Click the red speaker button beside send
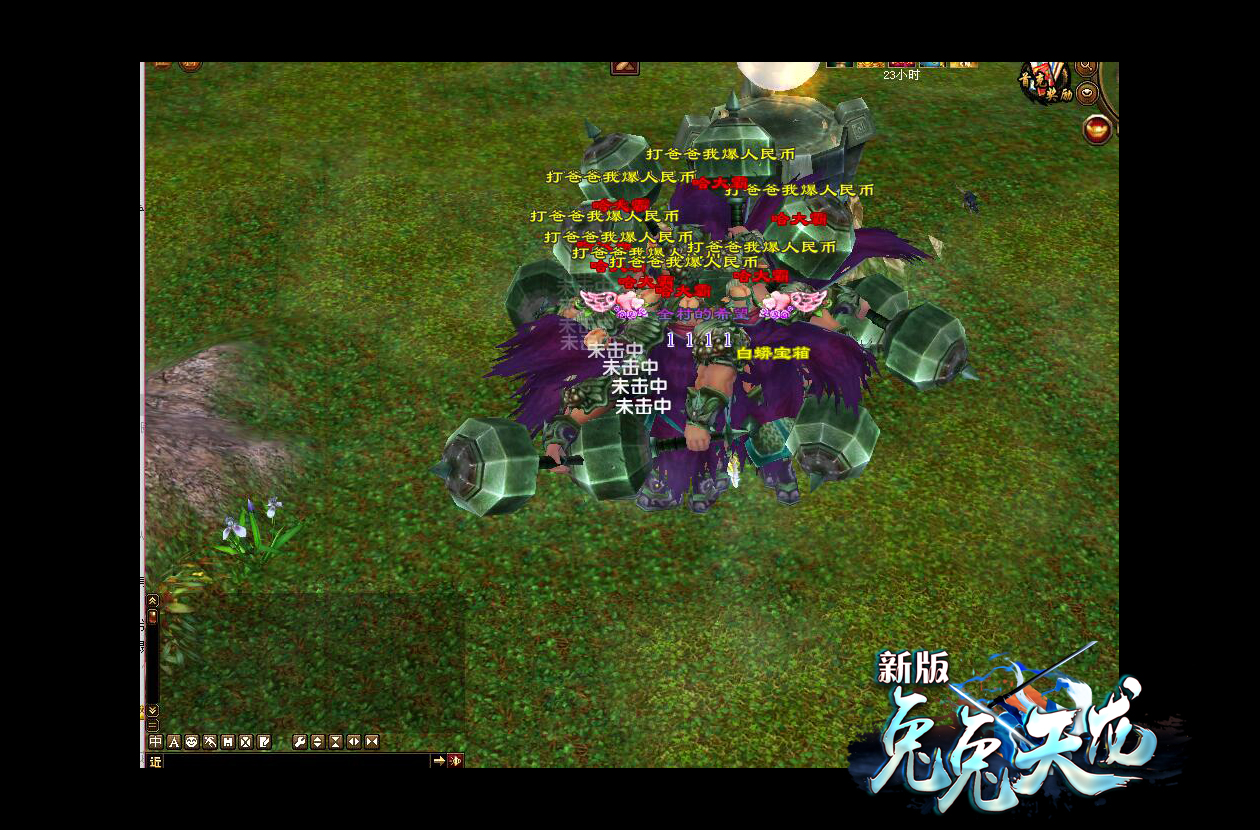Screen dimensions: 1260x830 click(x=455, y=761)
